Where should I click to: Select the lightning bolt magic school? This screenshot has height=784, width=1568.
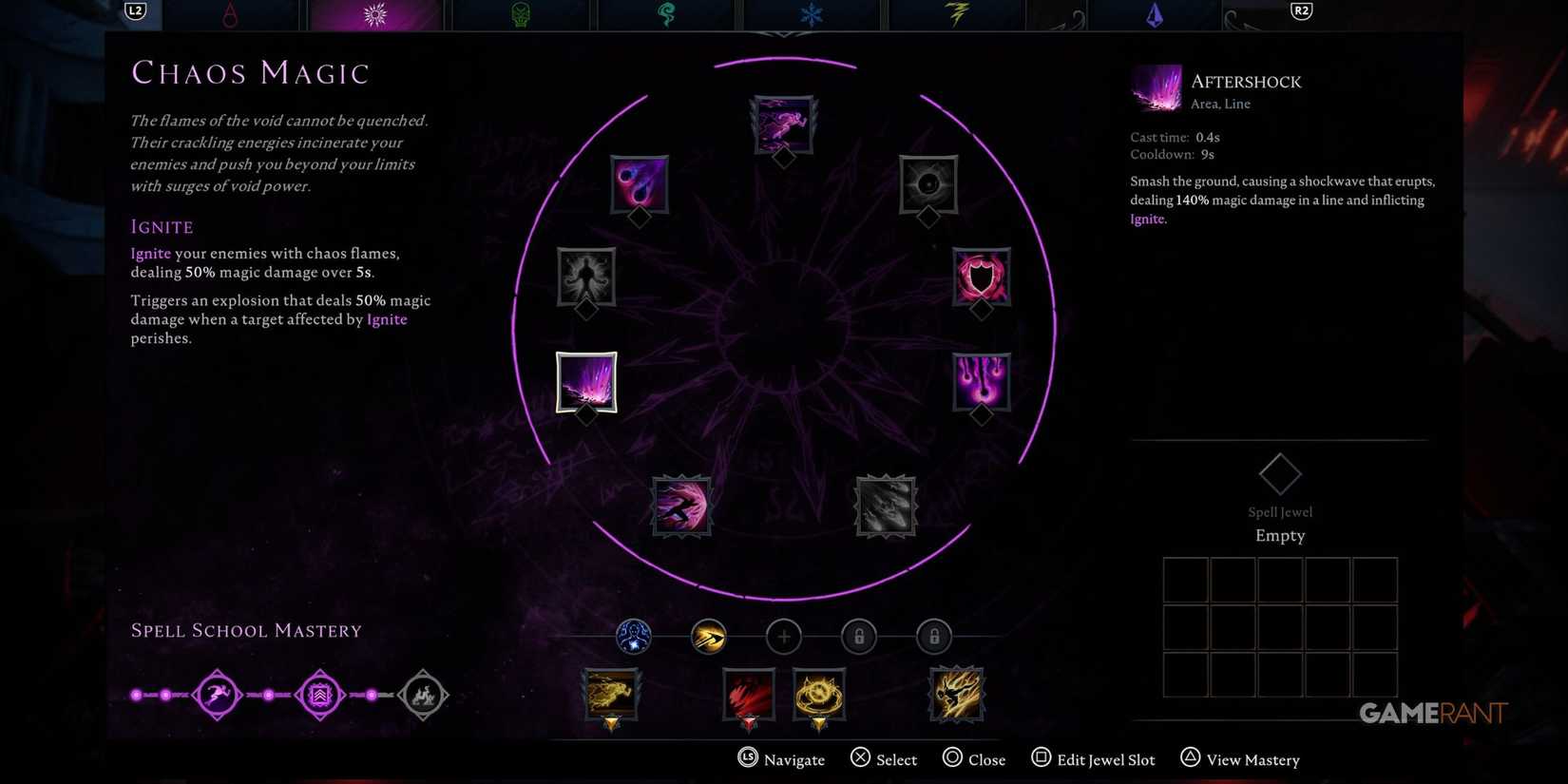[x=957, y=14]
